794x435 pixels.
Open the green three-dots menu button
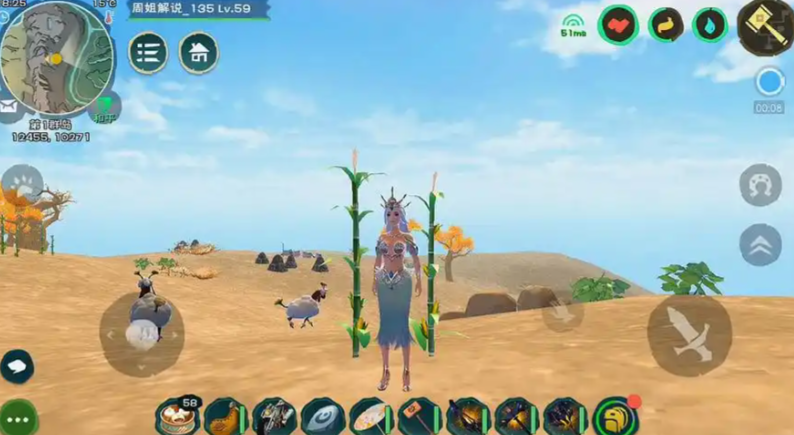click(x=18, y=416)
